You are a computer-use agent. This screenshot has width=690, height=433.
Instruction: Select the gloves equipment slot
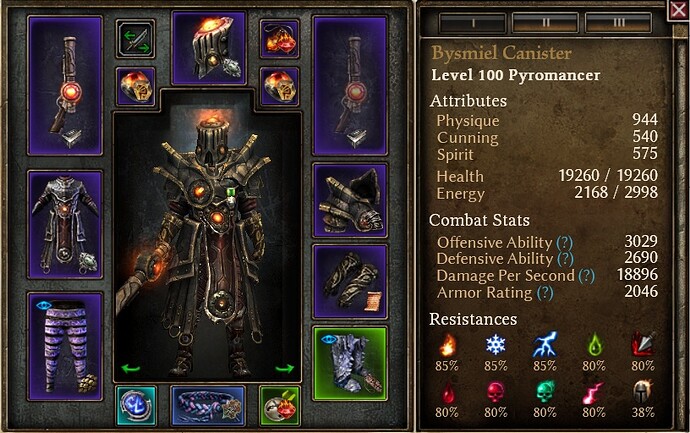click(x=350, y=280)
